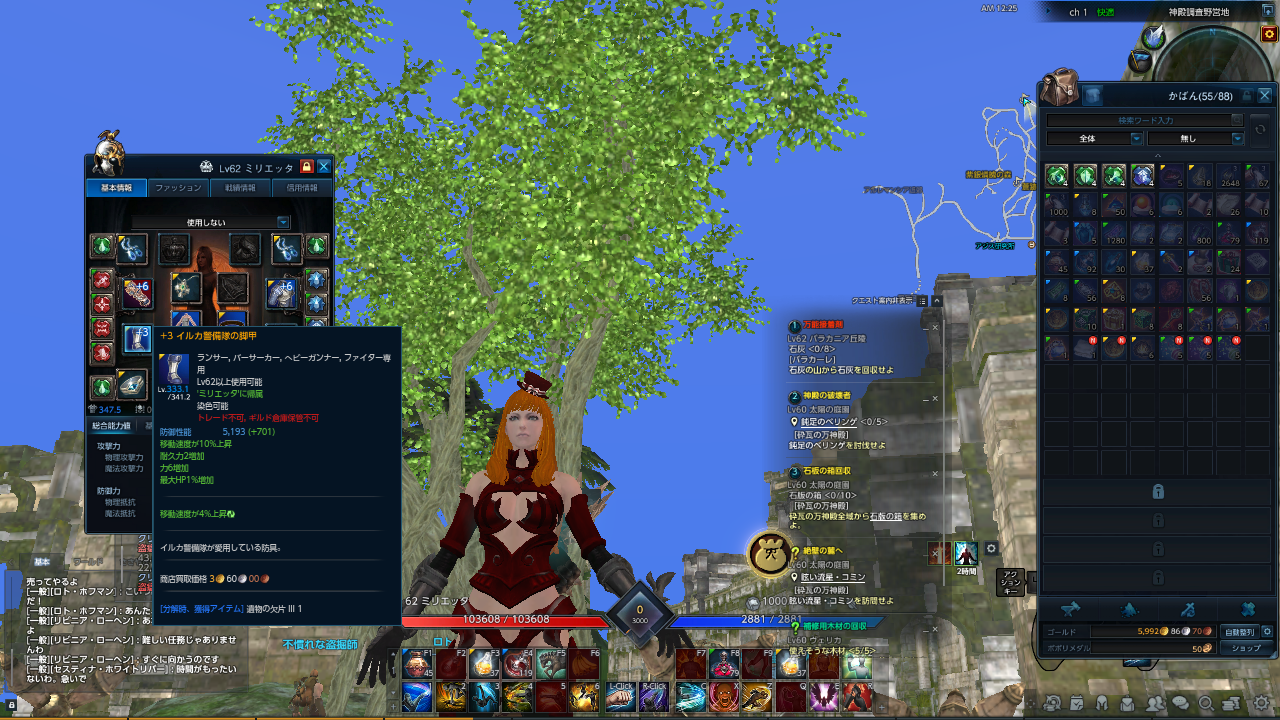Screen dimensions: 1280x720
Task: Open the item dismantle sword icon in bag footer
Action: tap(1189, 609)
